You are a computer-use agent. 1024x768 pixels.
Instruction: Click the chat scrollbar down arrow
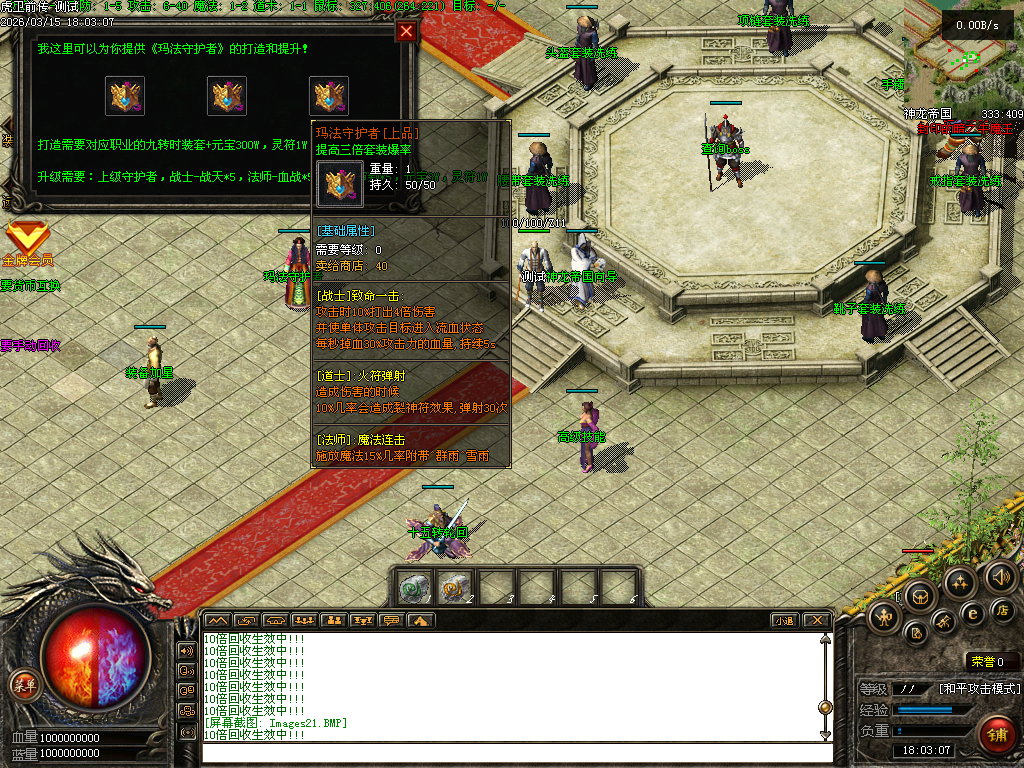[825, 735]
